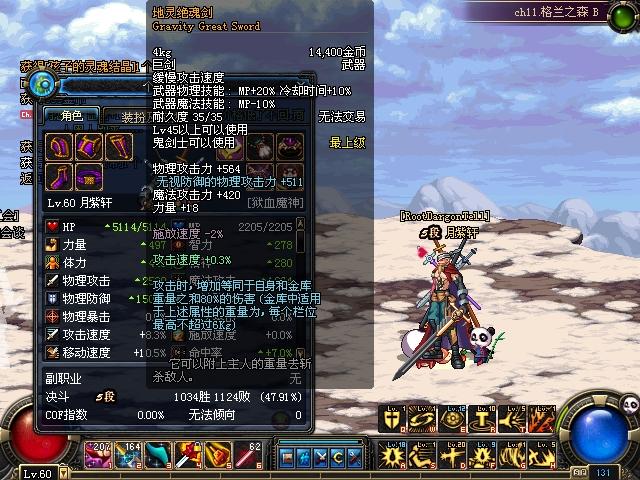Image resolution: width=640 pixels, height=480 pixels.
Task: Select the quickslot item with count 164
Action: (x=129, y=456)
